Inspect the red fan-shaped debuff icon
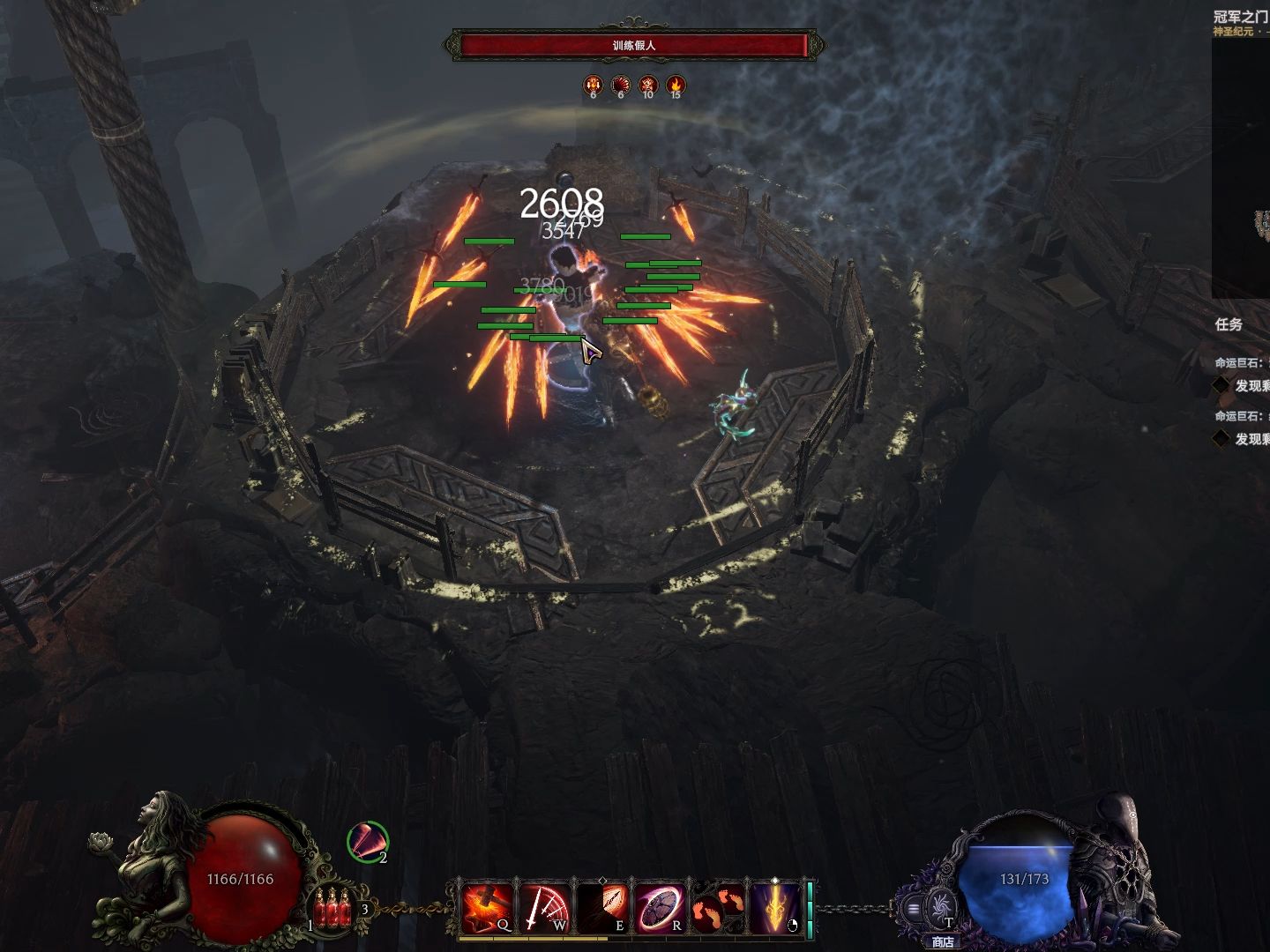Screen dimensions: 1270x952 621,86
